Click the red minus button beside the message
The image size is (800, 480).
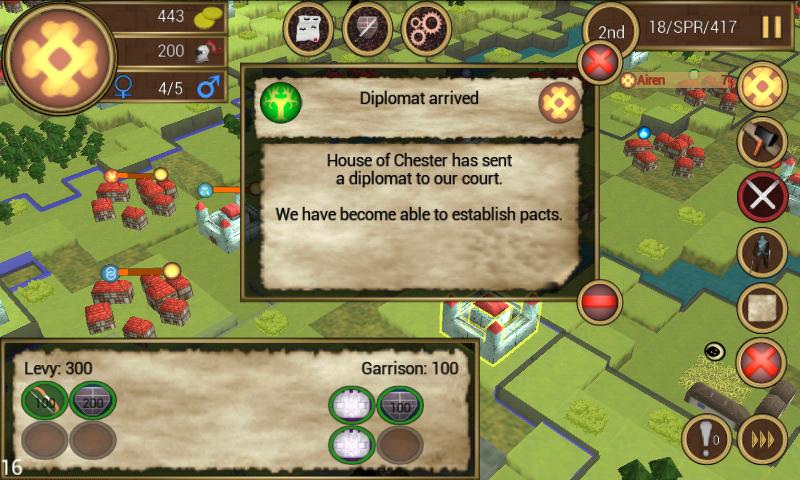(600, 300)
